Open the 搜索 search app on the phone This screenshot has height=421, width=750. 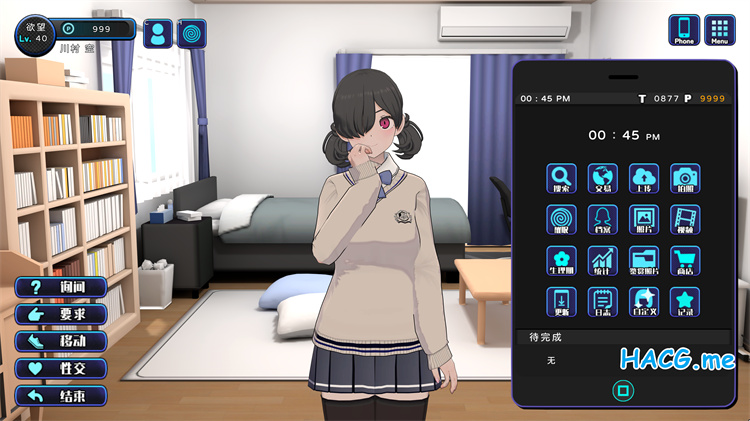tap(561, 179)
